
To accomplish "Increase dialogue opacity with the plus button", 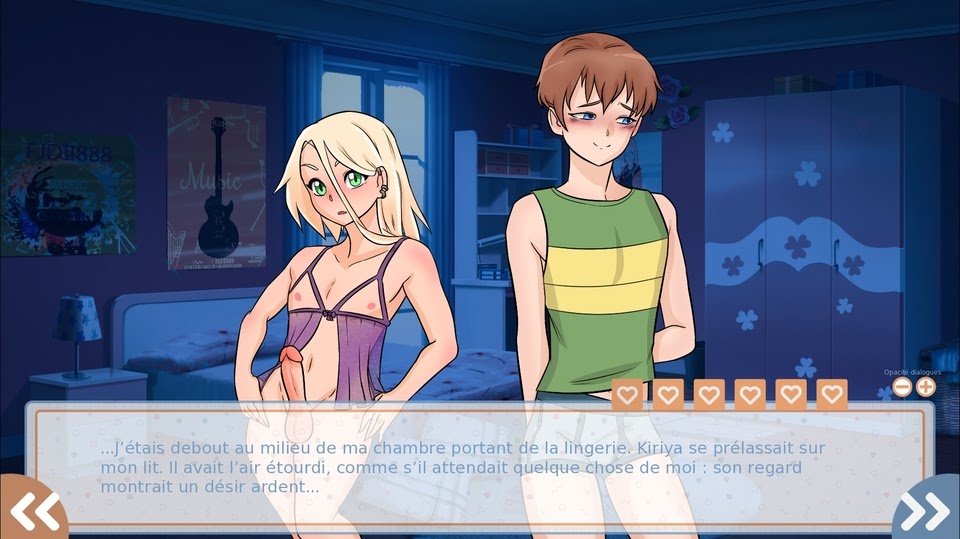I will point(926,387).
